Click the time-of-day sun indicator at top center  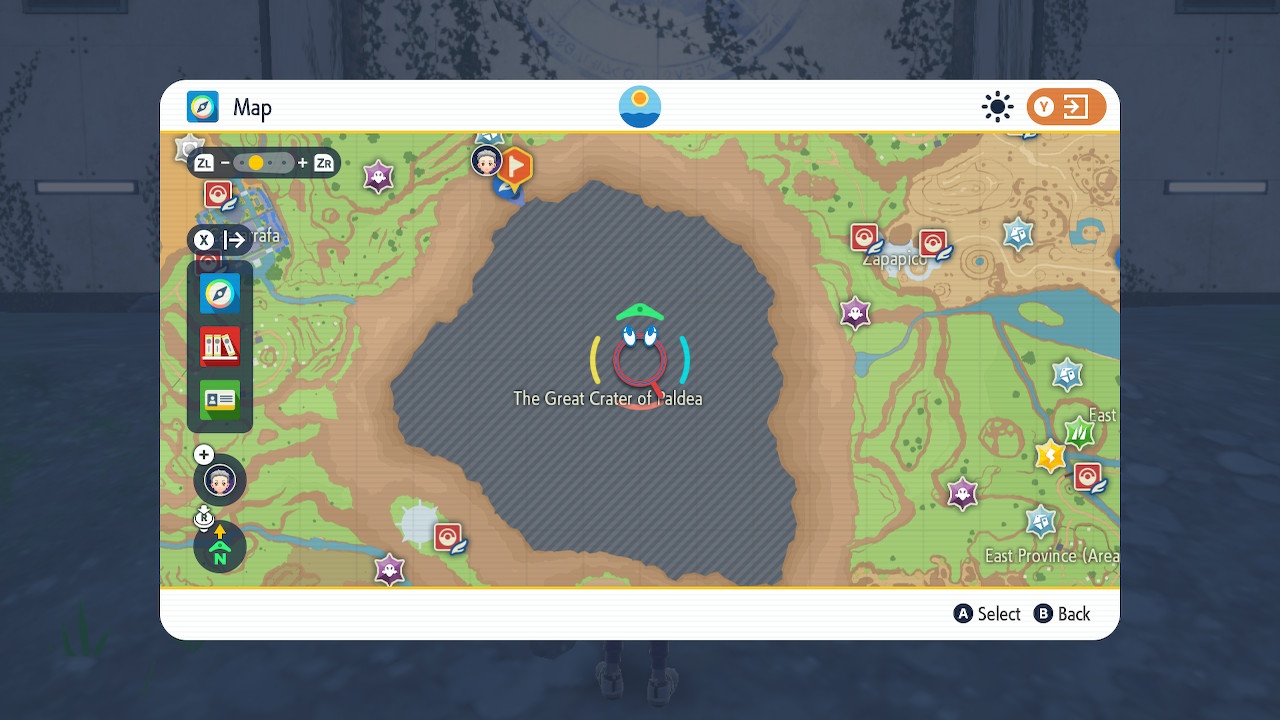pyautogui.click(x=639, y=105)
